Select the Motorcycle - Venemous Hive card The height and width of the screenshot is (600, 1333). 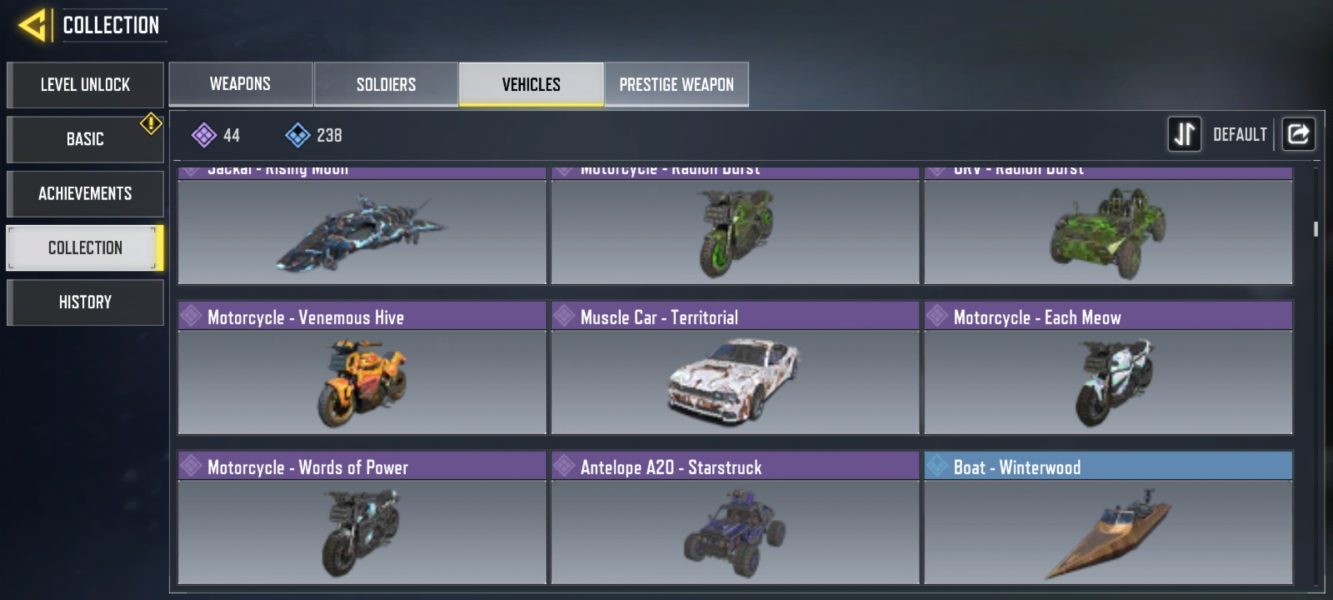(x=362, y=368)
